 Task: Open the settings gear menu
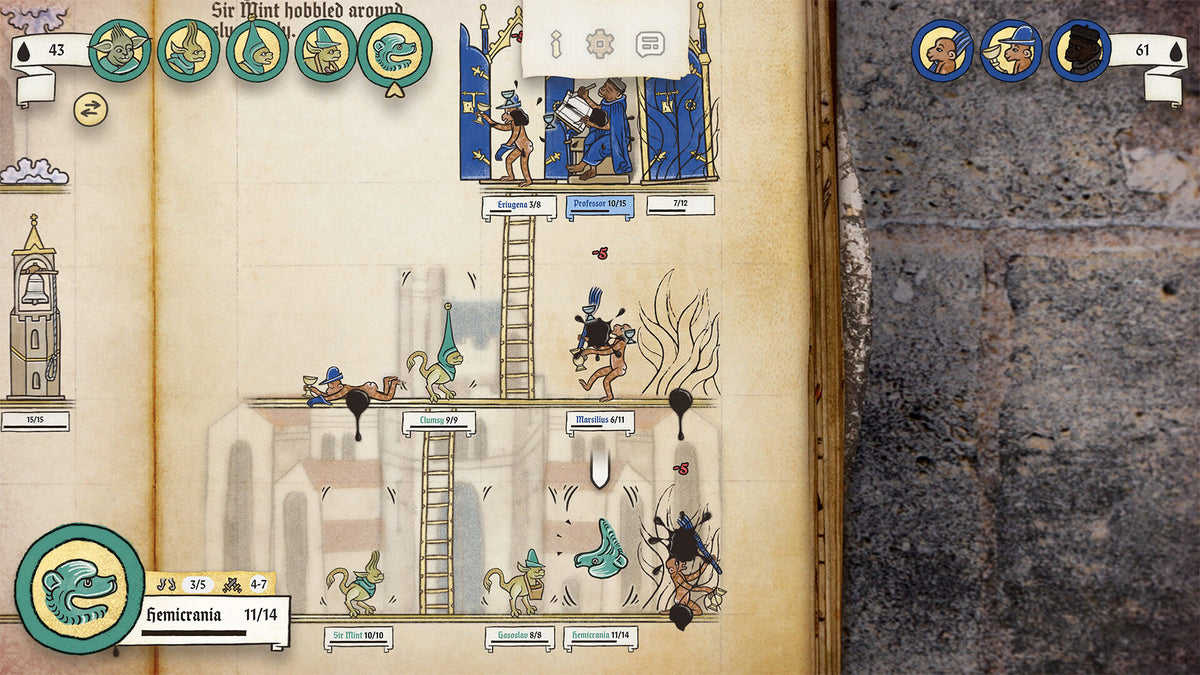point(600,44)
